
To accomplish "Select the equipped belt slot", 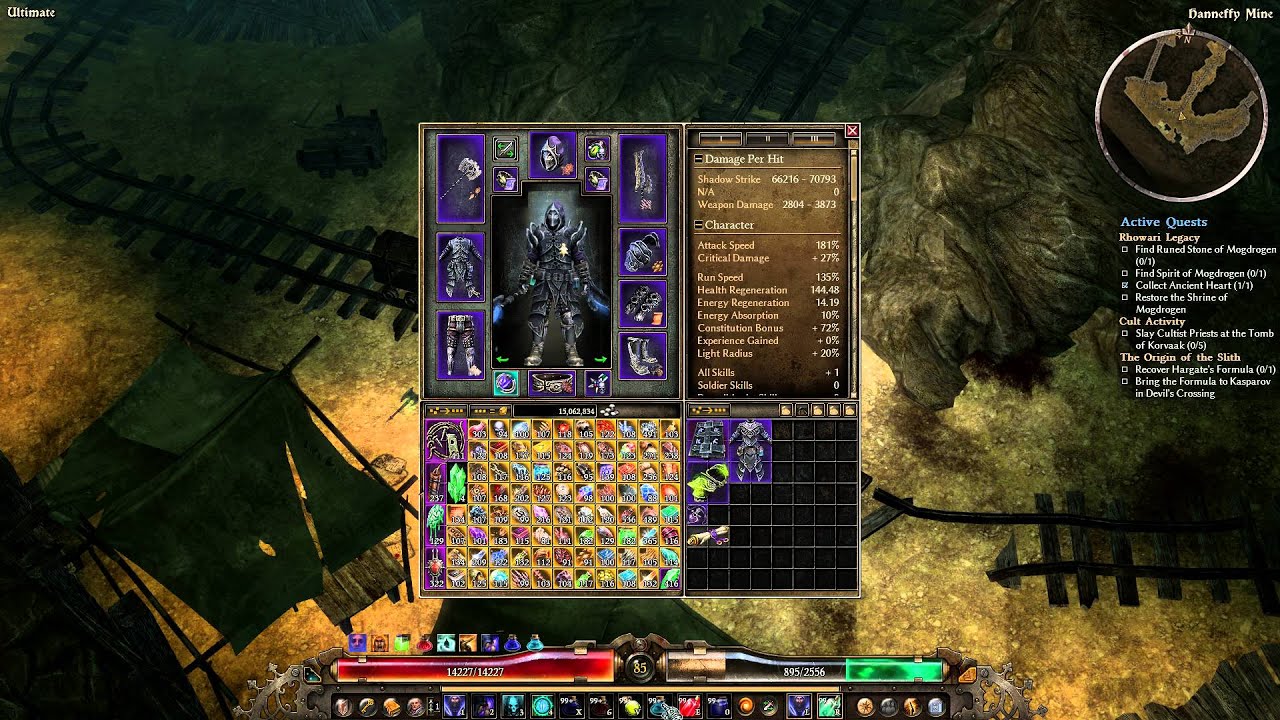I will [553, 383].
